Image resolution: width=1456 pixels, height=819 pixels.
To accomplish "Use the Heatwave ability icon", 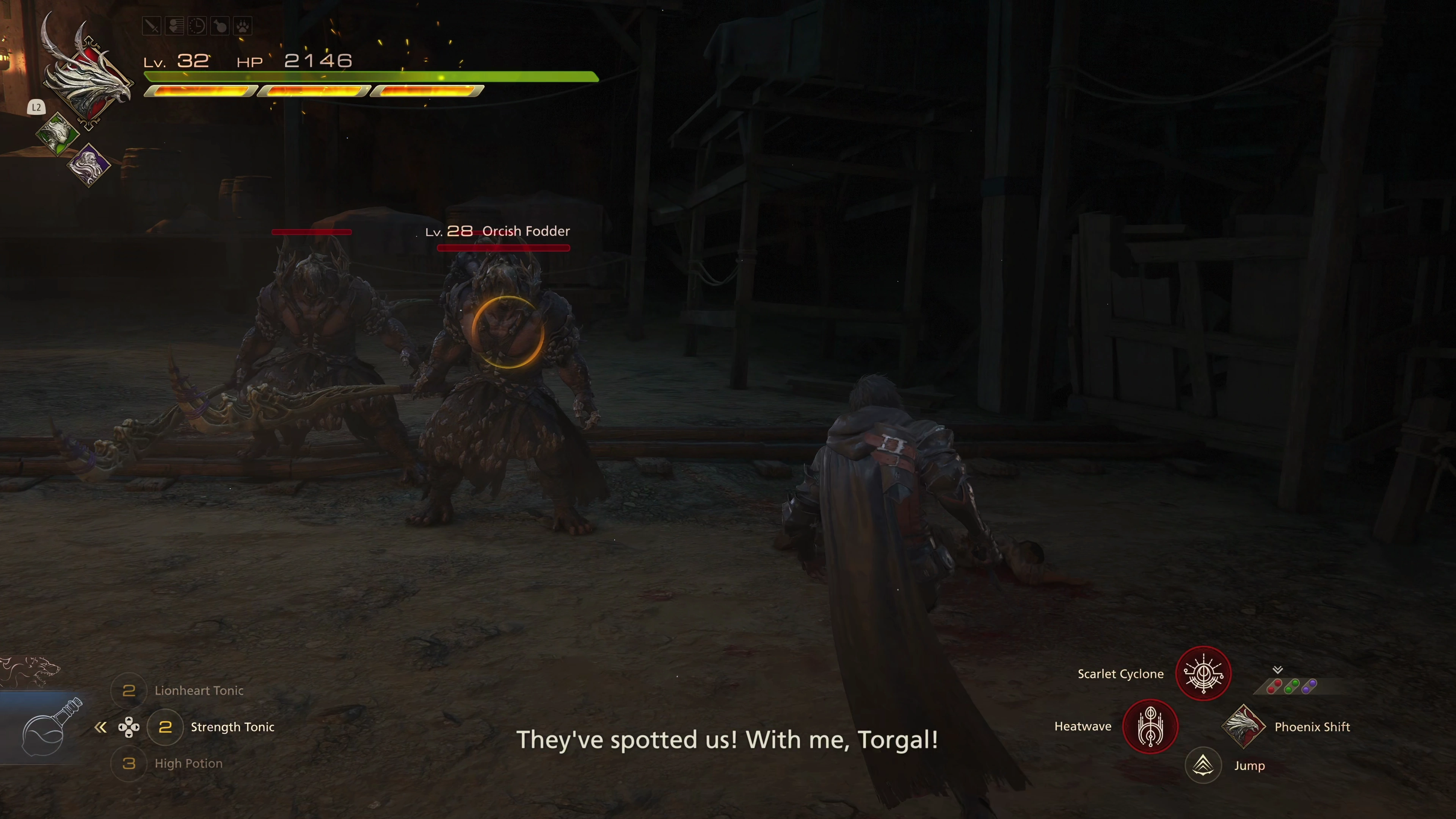I will pyautogui.click(x=1150, y=726).
